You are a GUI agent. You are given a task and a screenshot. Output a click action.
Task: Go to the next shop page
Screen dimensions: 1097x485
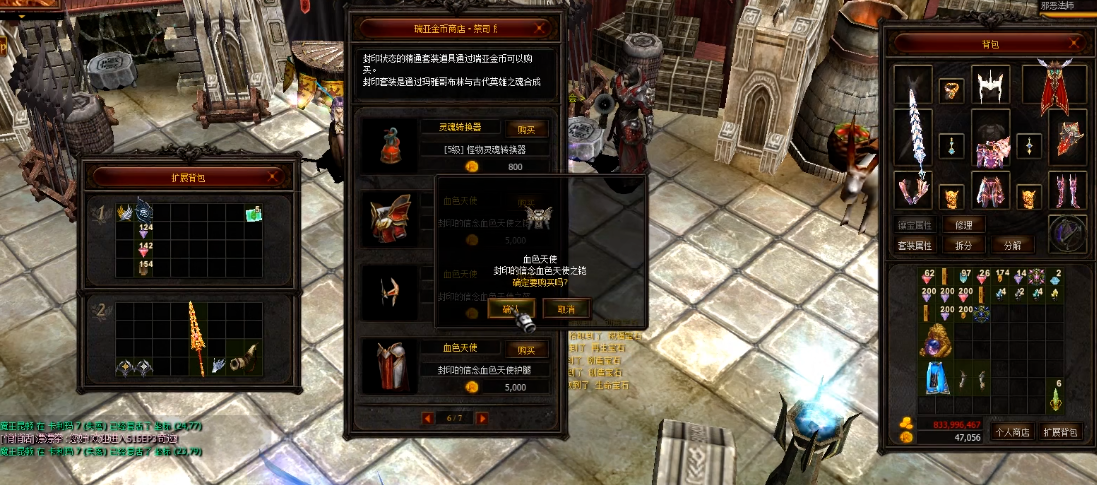pos(482,418)
